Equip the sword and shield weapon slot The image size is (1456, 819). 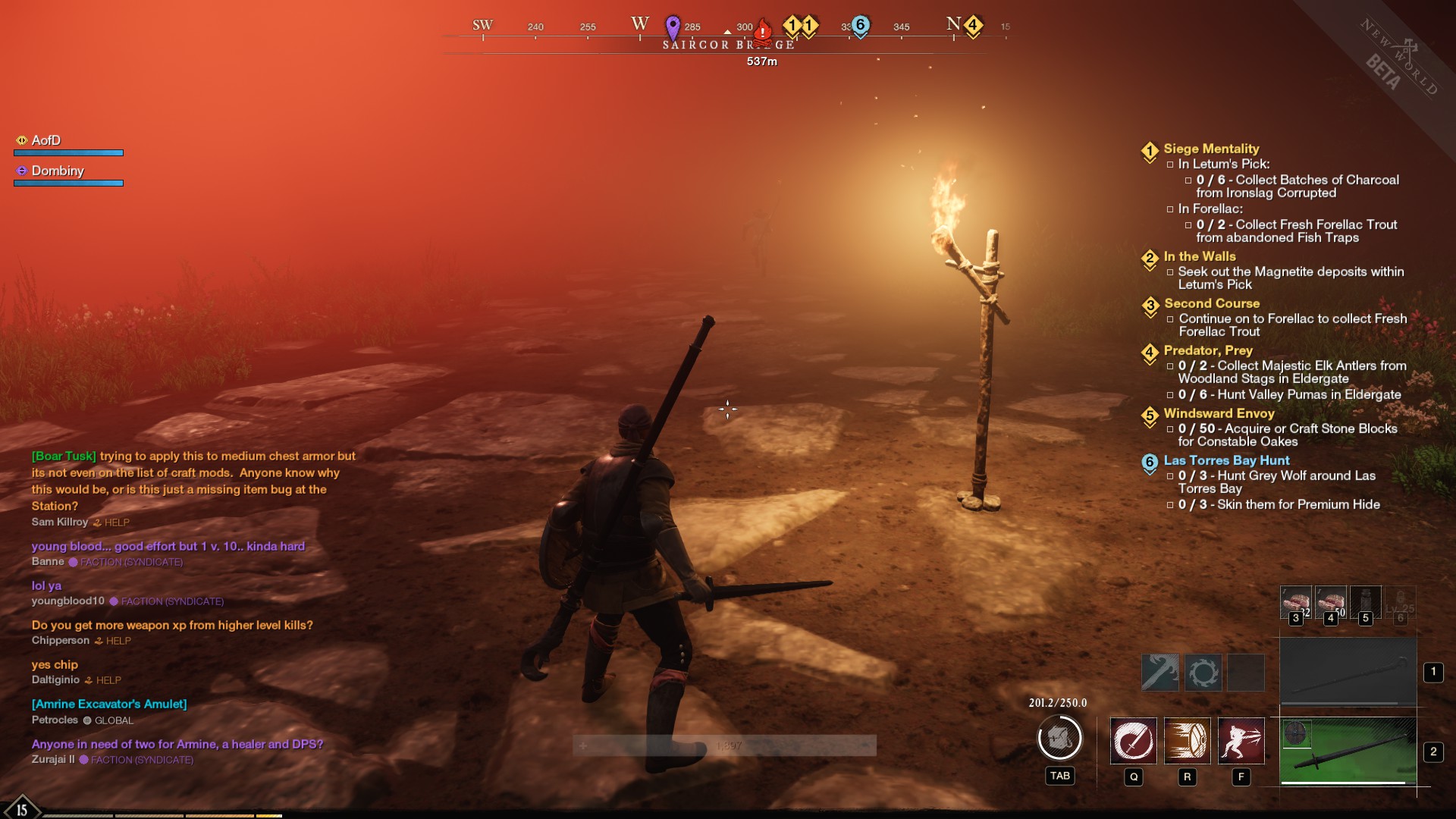1348,752
